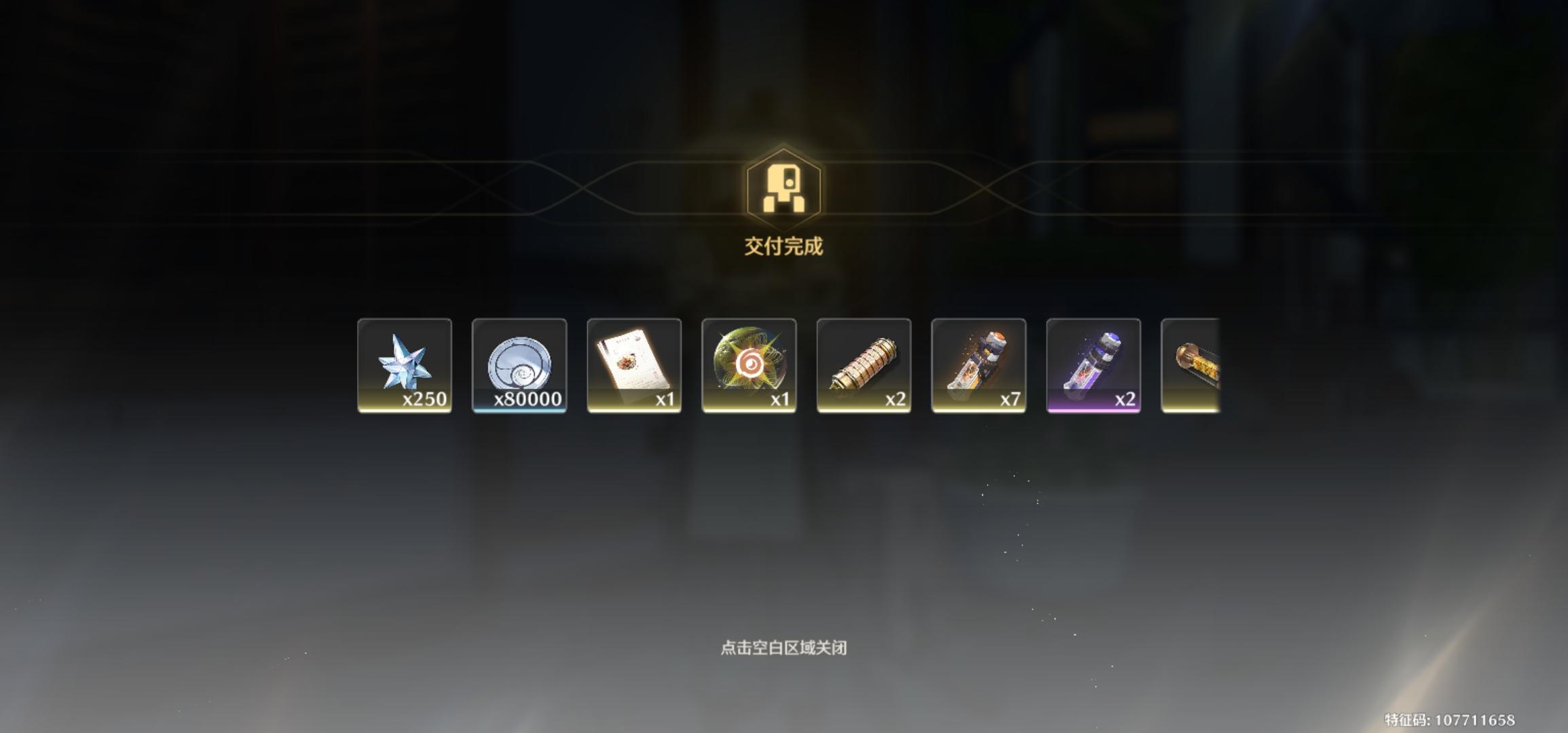The image size is (1568, 733).
Task: Toggle details on the Astrite reward tile
Action: pos(405,366)
